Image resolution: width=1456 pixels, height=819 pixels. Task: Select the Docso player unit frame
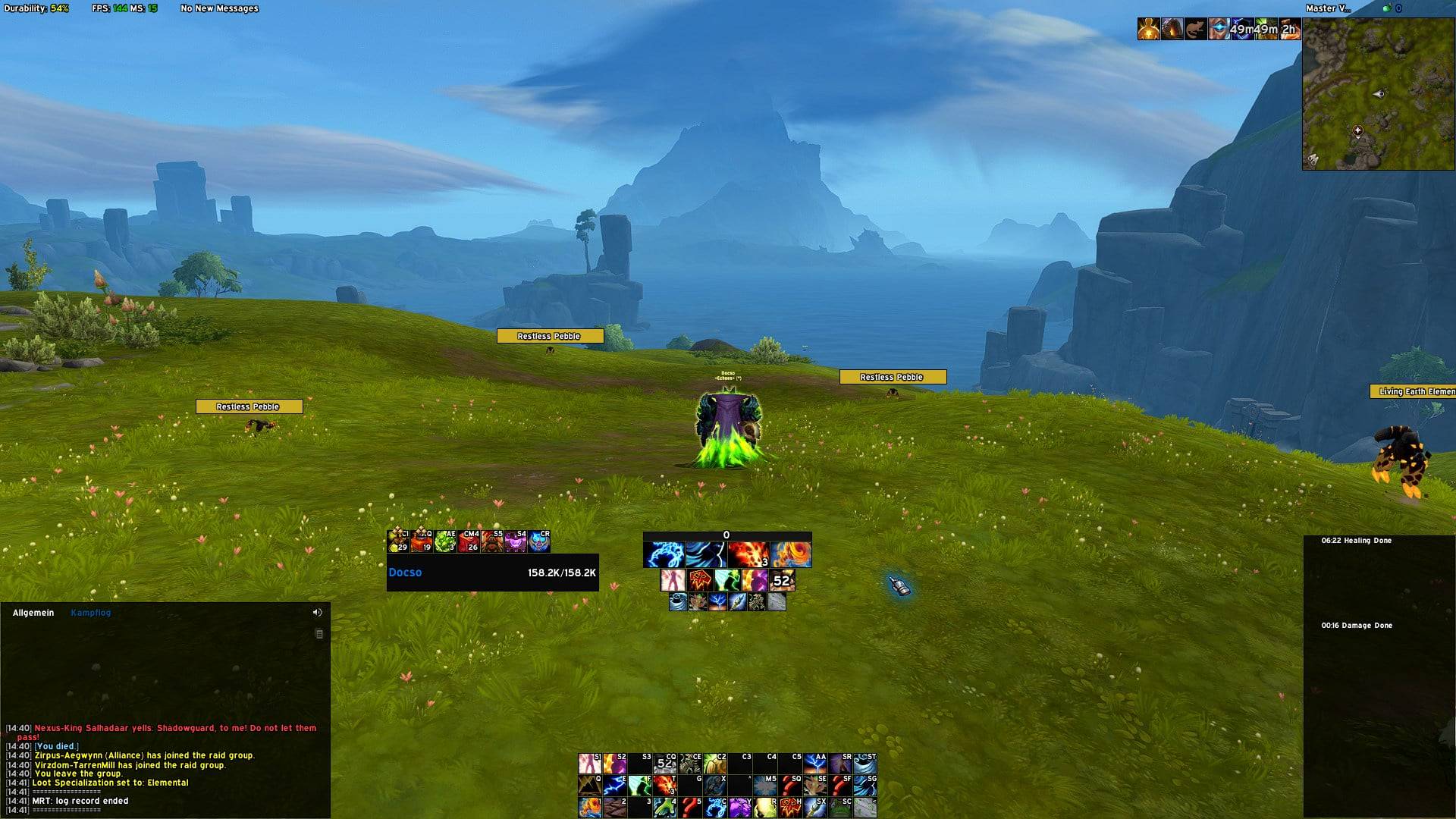tap(492, 573)
